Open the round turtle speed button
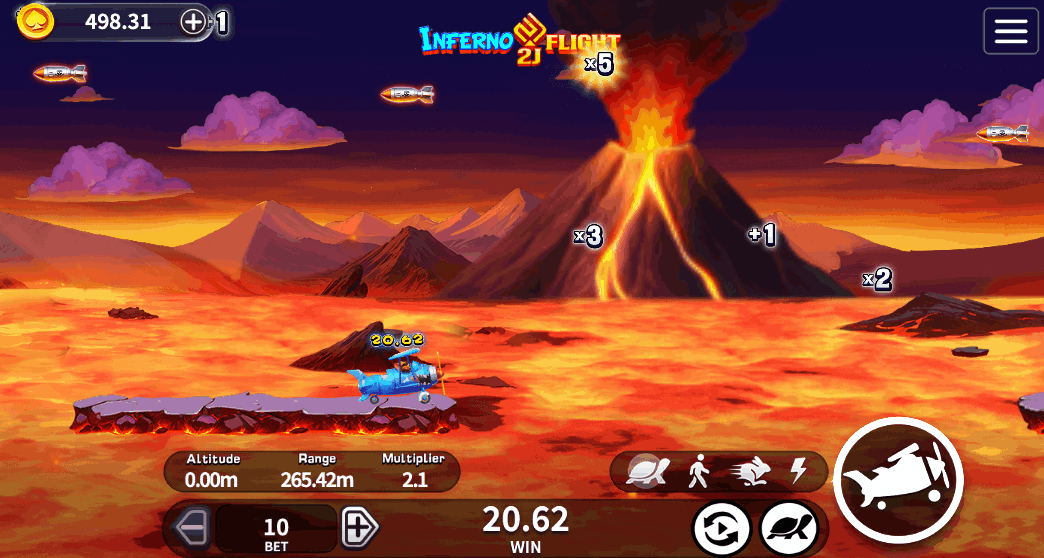 [789, 528]
